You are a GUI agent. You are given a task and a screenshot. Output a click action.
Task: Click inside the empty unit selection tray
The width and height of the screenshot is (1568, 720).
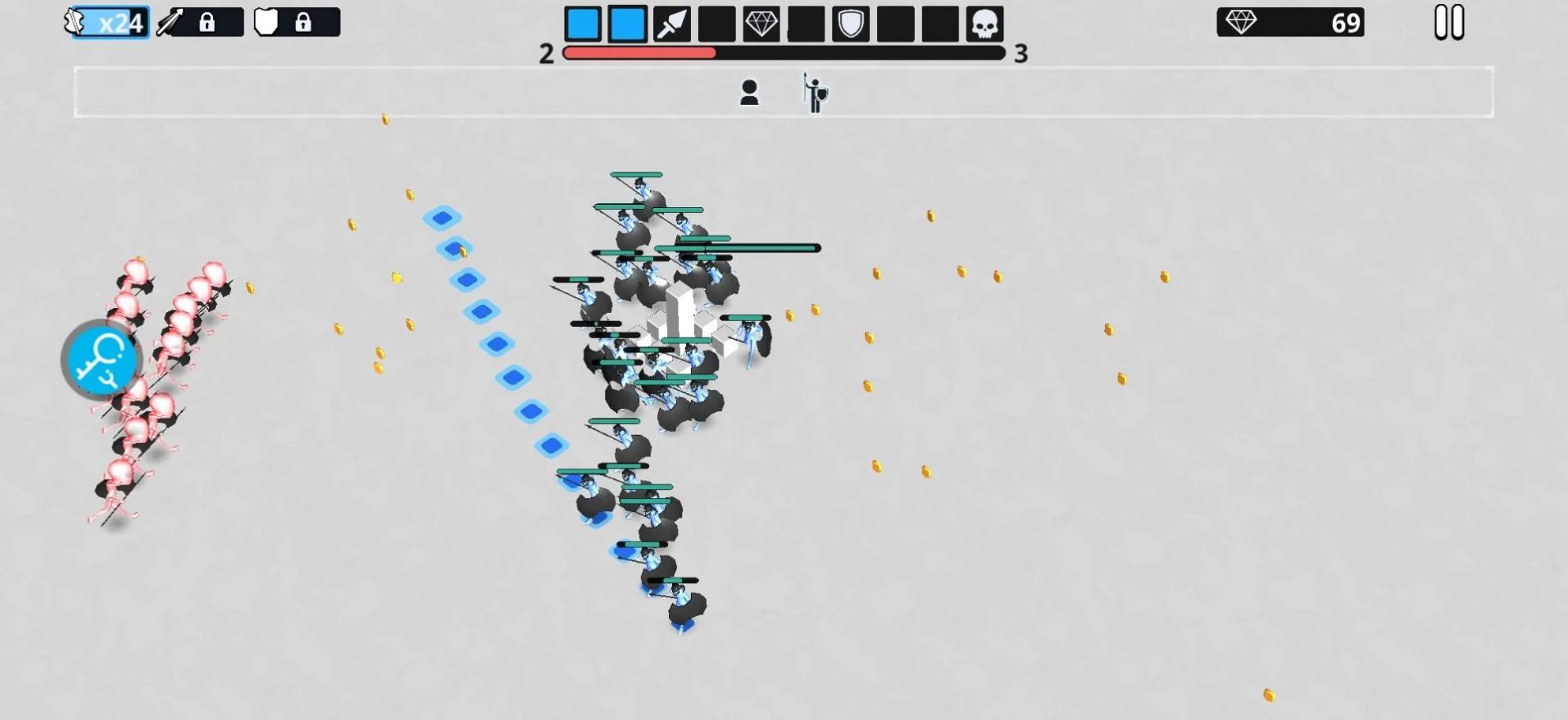pyautogui.click(x=328, y=92)
